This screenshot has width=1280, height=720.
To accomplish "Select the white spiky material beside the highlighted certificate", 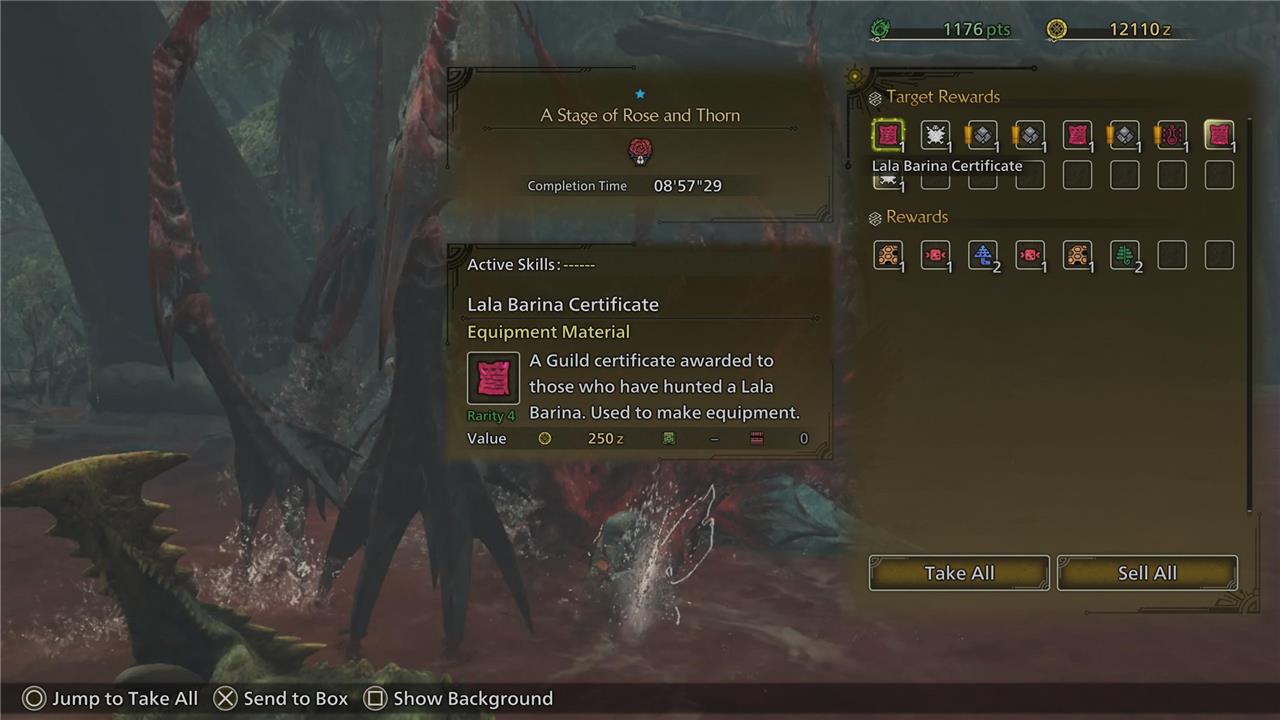I will 935,135.
